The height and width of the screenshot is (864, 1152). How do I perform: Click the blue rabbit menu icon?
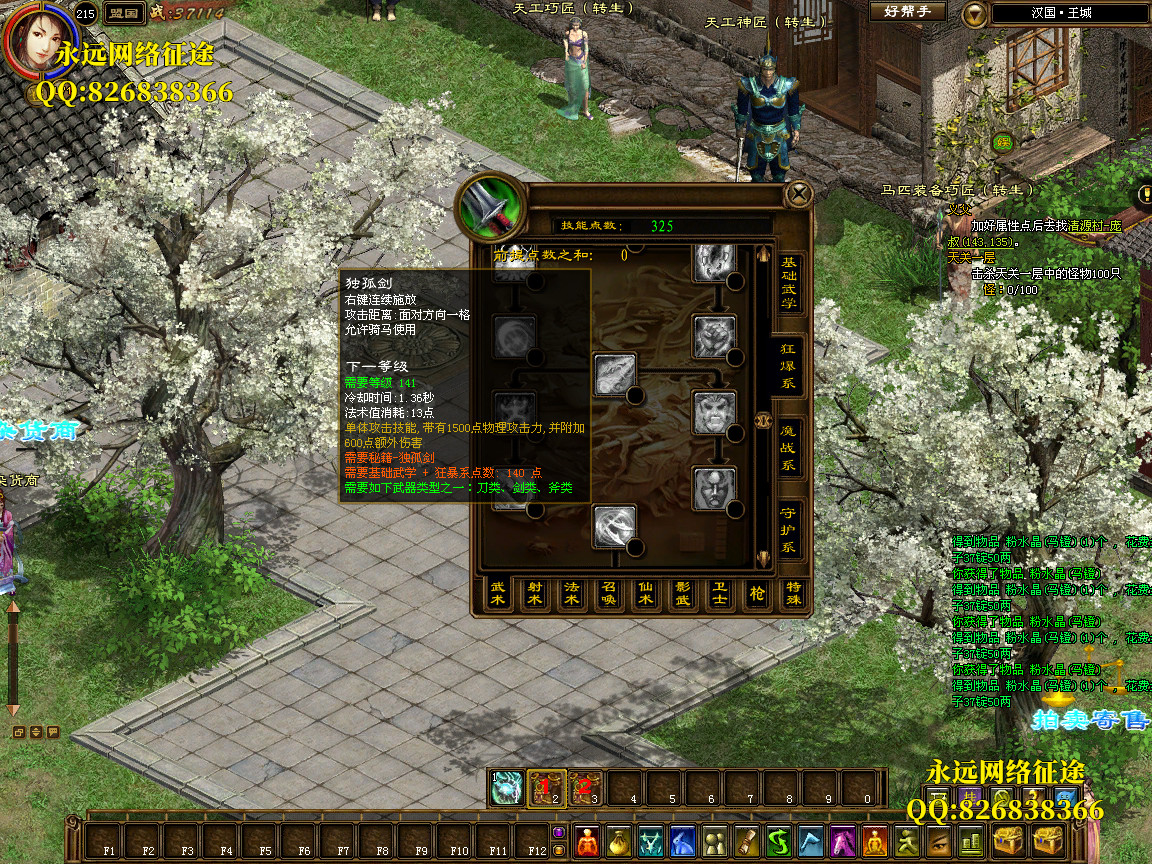[683, 841]
